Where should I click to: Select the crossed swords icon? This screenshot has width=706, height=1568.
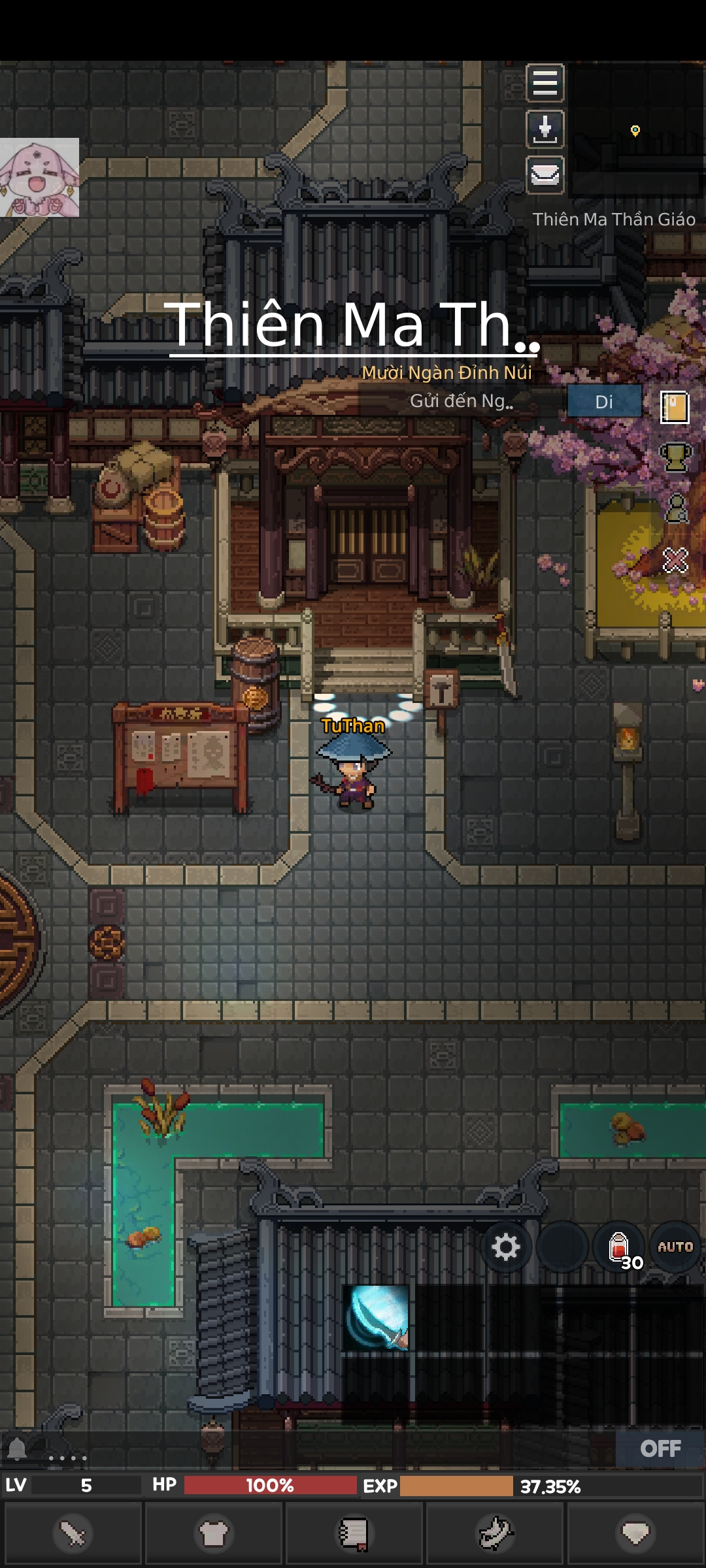tap(675, 560)
